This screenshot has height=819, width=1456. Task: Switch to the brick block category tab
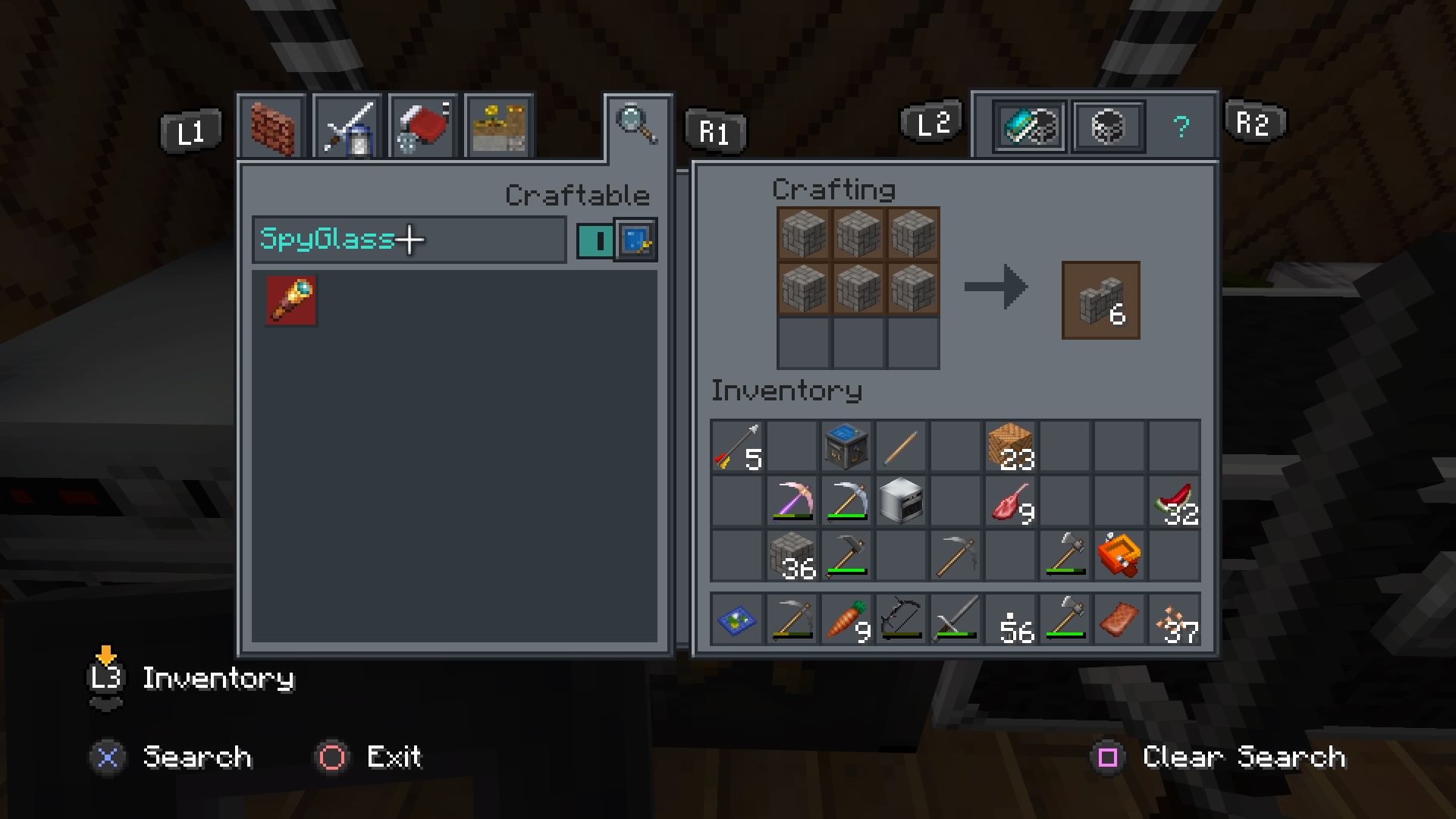pos(271,127)
